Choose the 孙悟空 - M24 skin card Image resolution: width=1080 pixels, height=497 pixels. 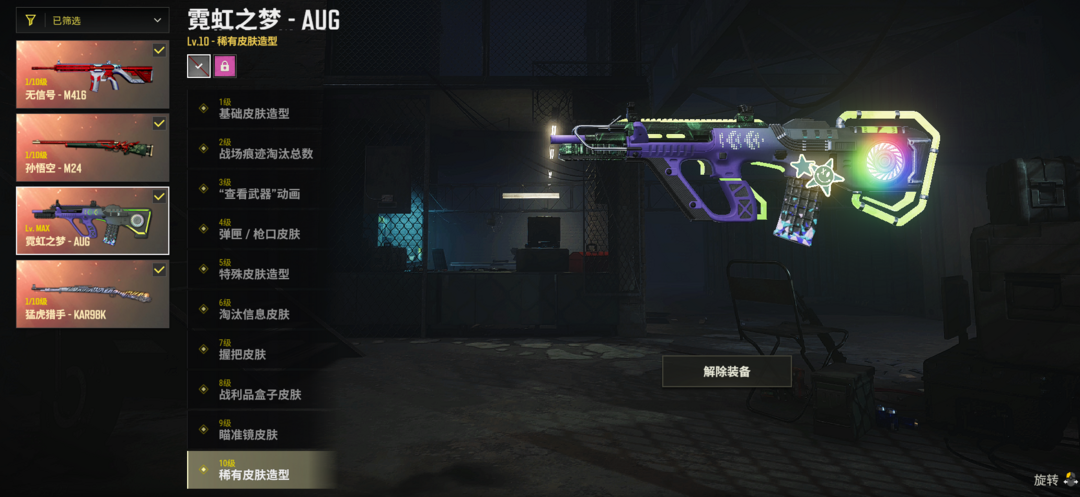tap(92, 147)
